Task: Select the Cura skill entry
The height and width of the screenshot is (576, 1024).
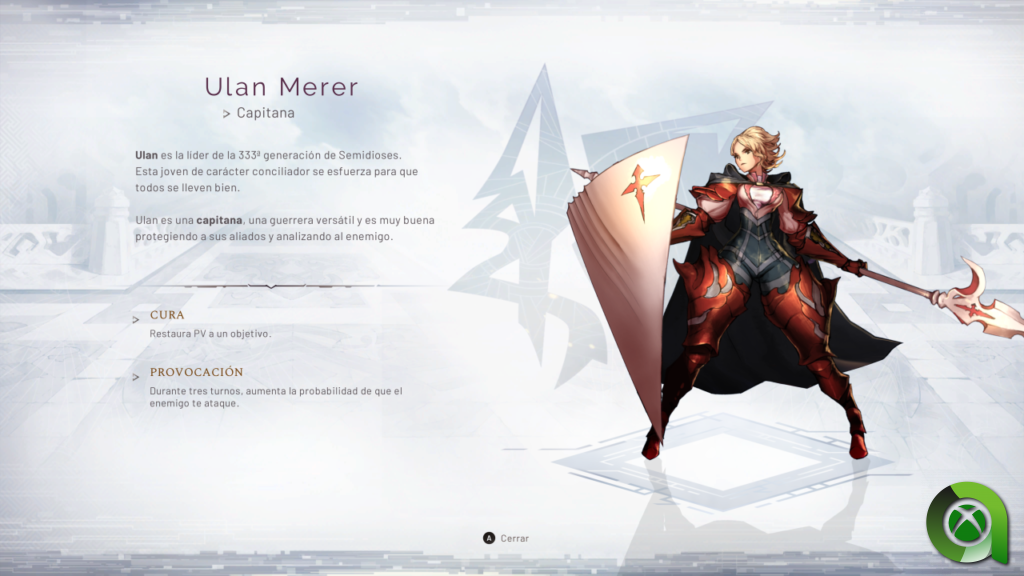Action: tap(167, 315)
